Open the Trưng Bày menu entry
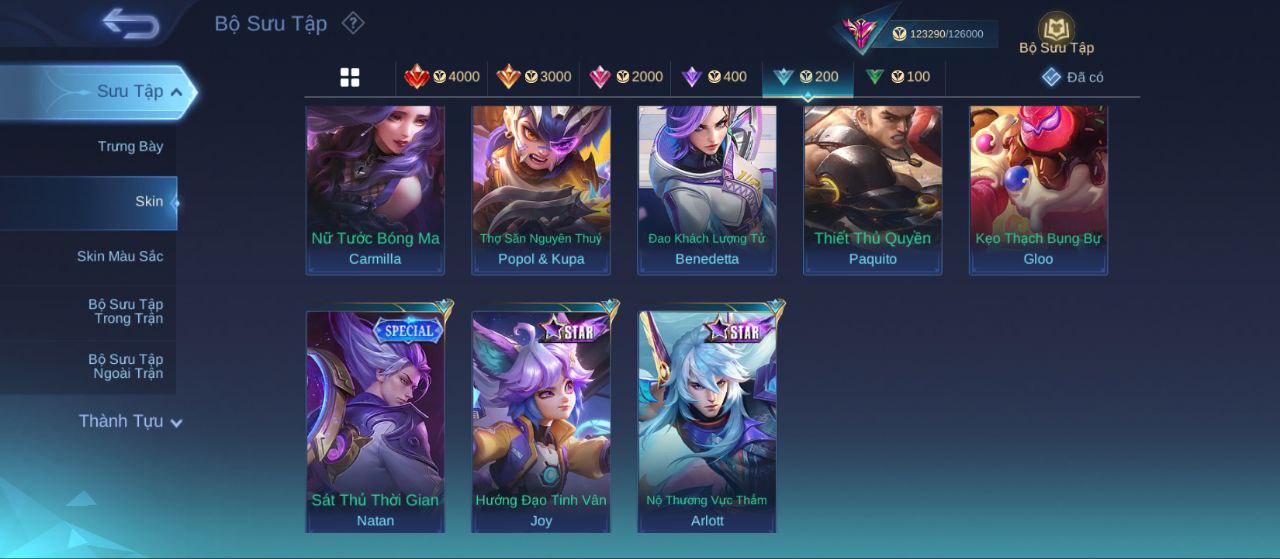The image size is (1280, 559). 130,147
